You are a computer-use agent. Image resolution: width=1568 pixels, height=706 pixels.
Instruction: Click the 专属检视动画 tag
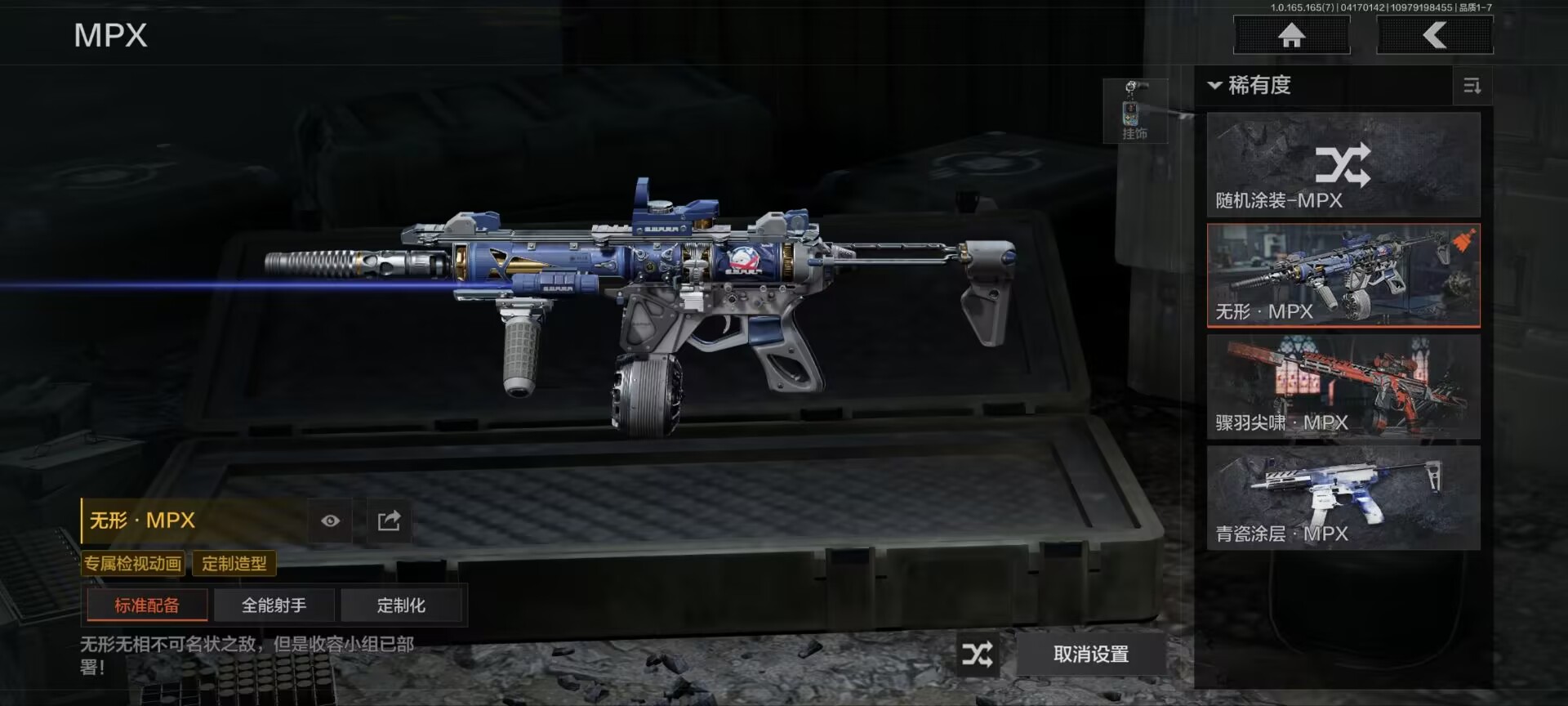point(133,563)
